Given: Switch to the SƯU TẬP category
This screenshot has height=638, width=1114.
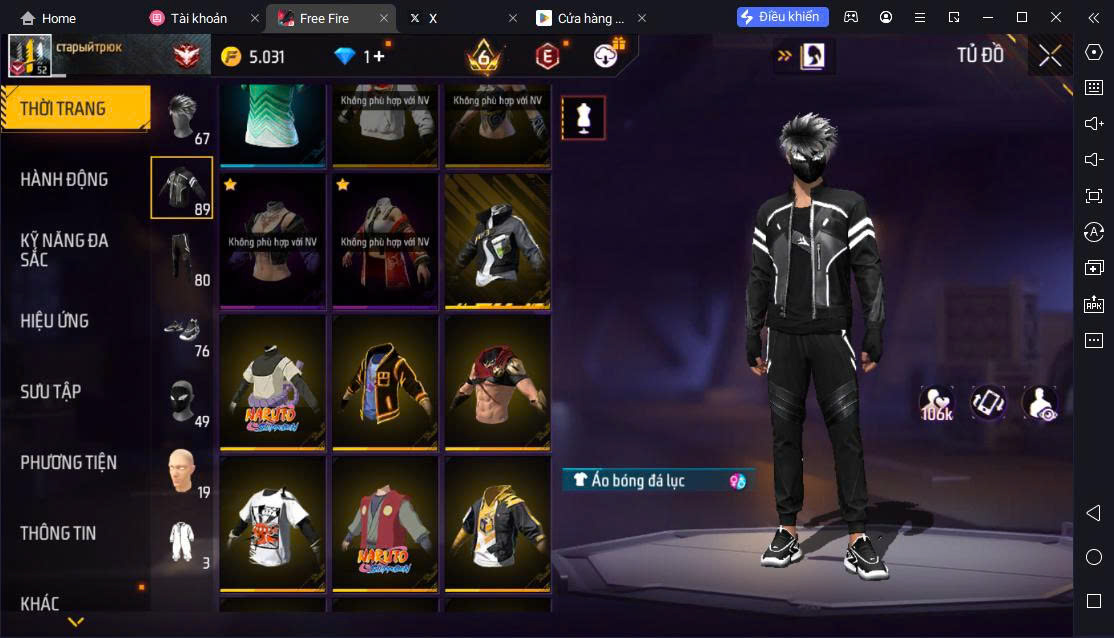Looking at the screenshot, I should [x=50, y=392].
